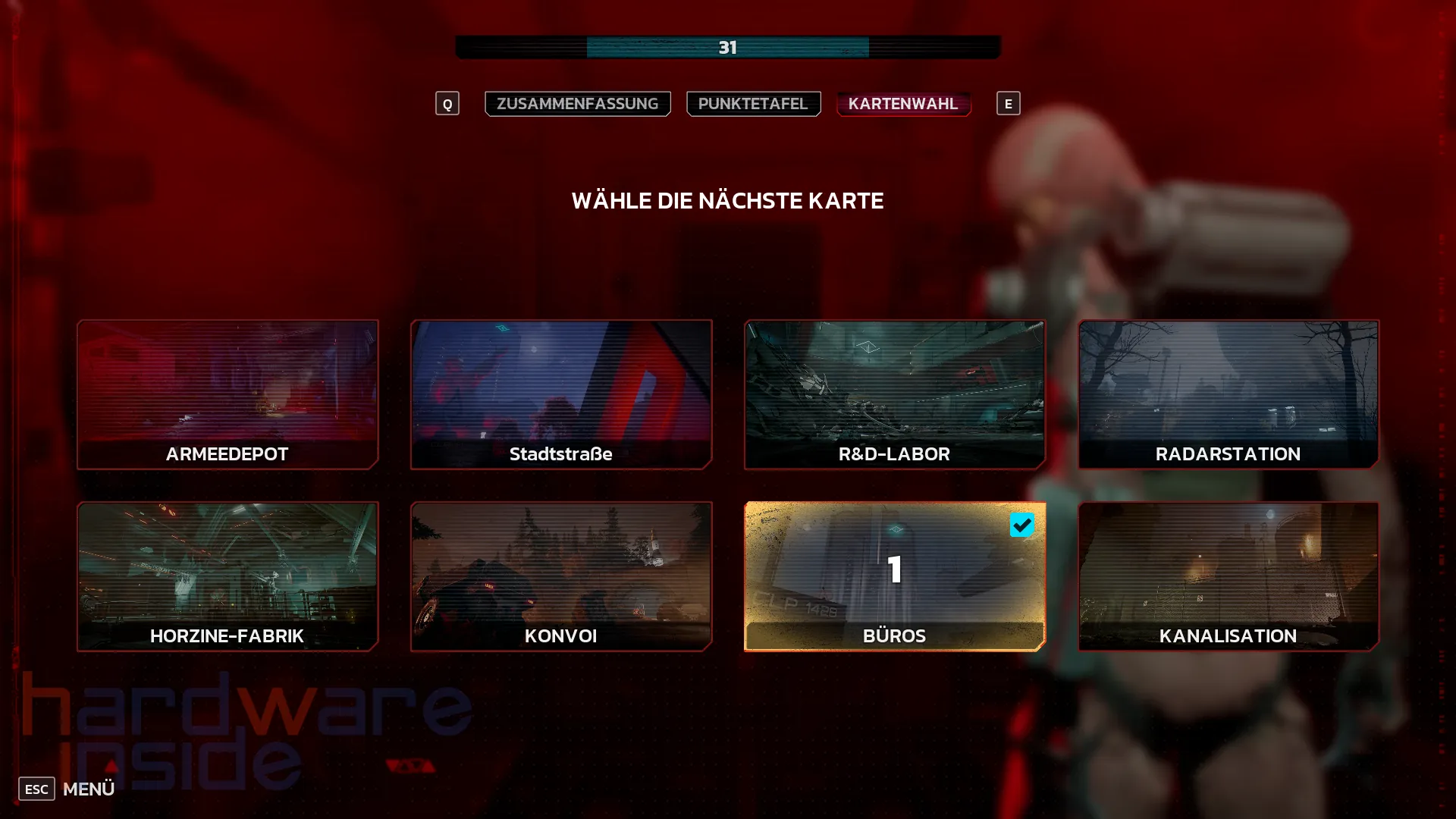Choose the Konvoi map tile
This screenshot has height=819, width=1456.
pyautogui.click(x=561, y=576)
